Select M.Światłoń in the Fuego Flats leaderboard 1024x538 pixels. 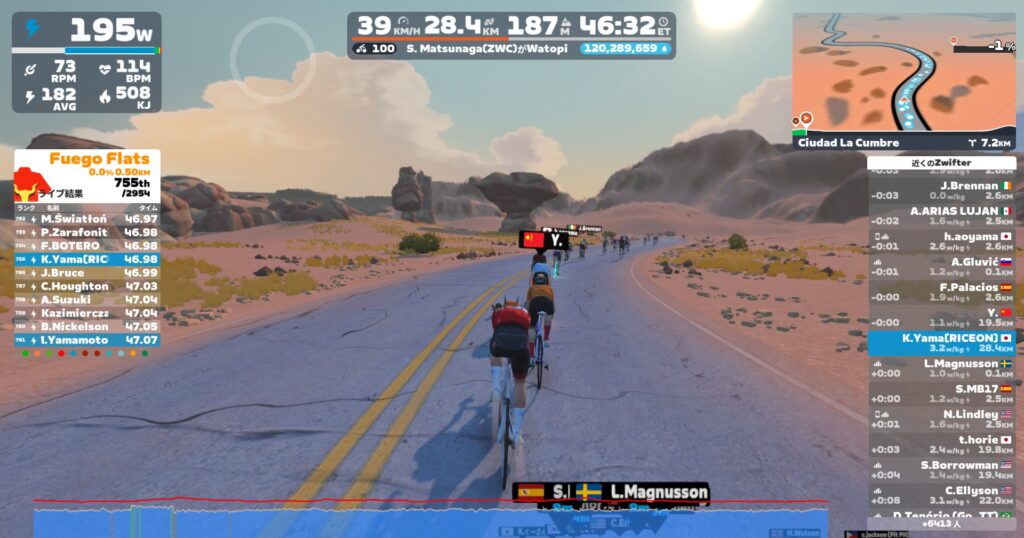click(x=87, y=219)
